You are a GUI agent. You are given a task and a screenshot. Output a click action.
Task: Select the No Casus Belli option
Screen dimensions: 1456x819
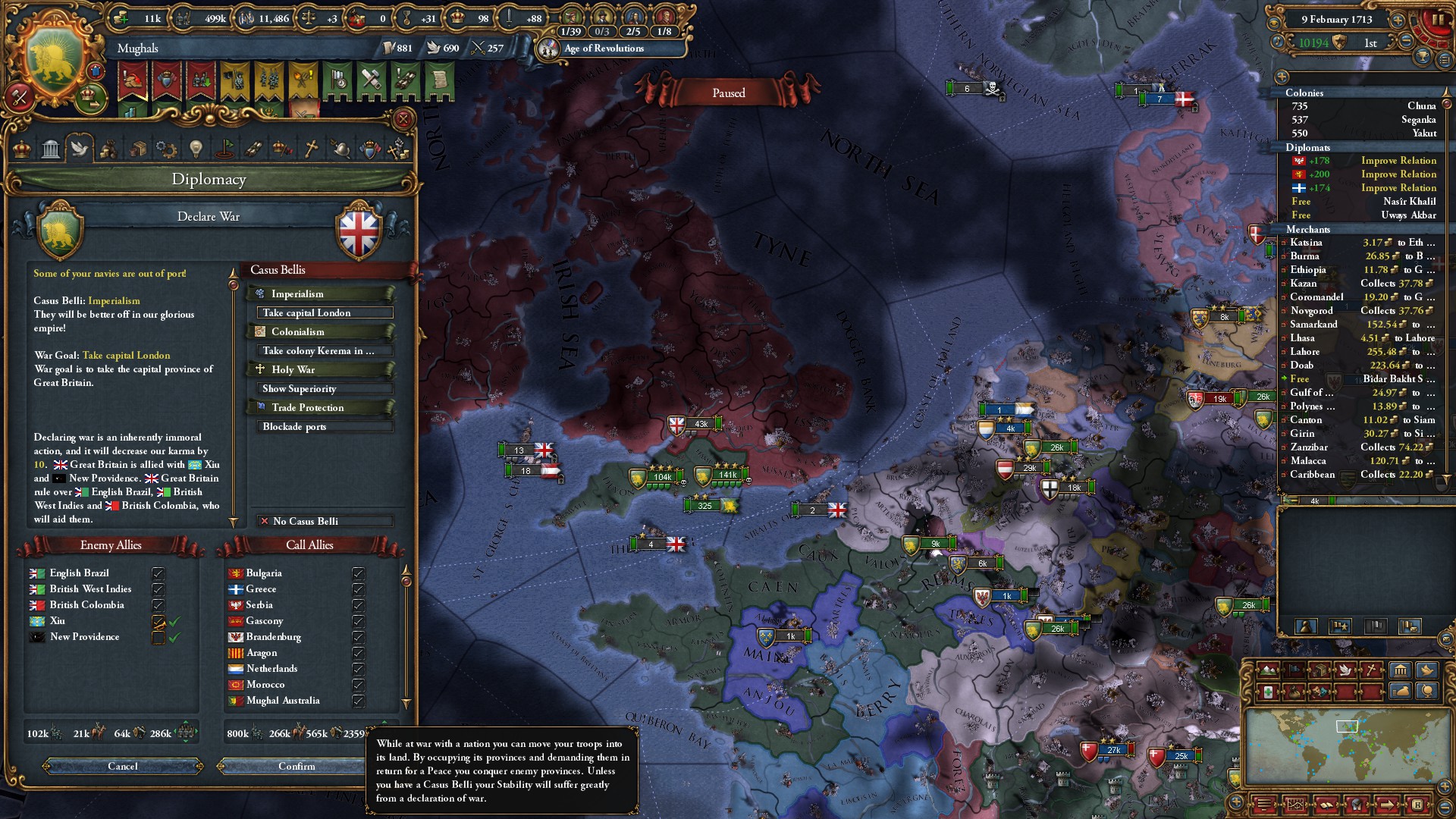325,522
